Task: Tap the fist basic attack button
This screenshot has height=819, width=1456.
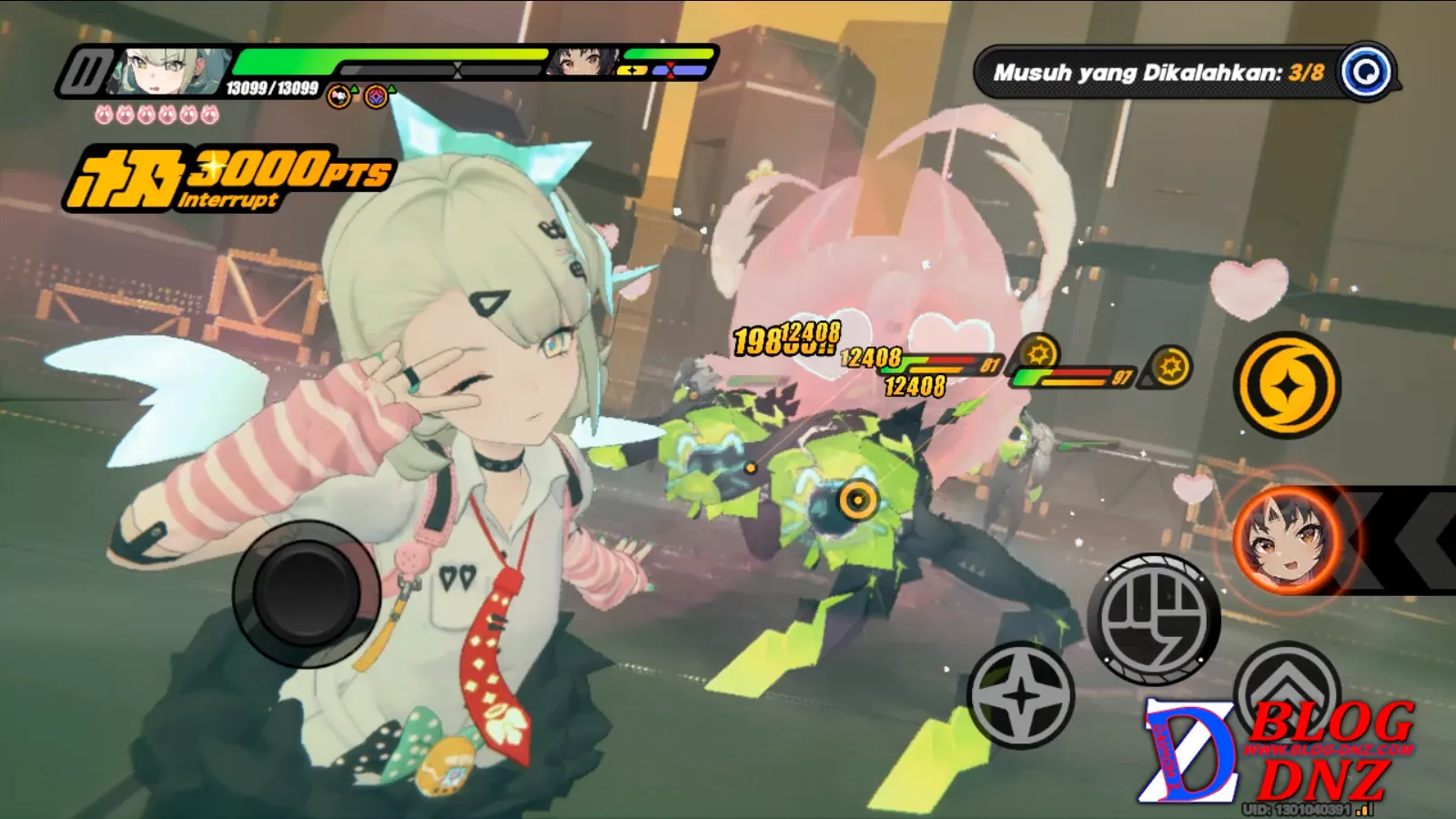Action: coord(1154,618)
